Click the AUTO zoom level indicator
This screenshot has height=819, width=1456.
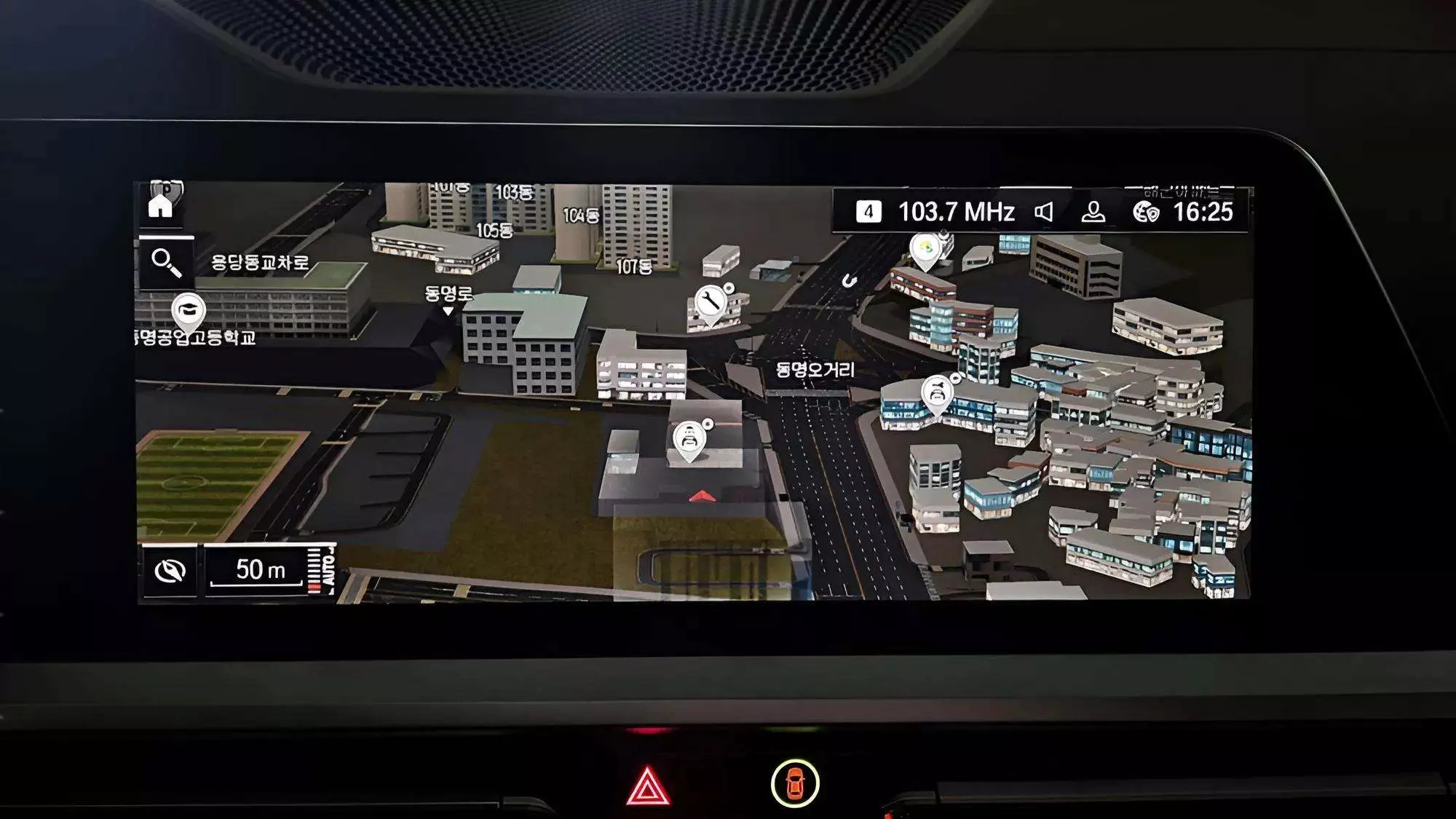(x=321, y=569)
